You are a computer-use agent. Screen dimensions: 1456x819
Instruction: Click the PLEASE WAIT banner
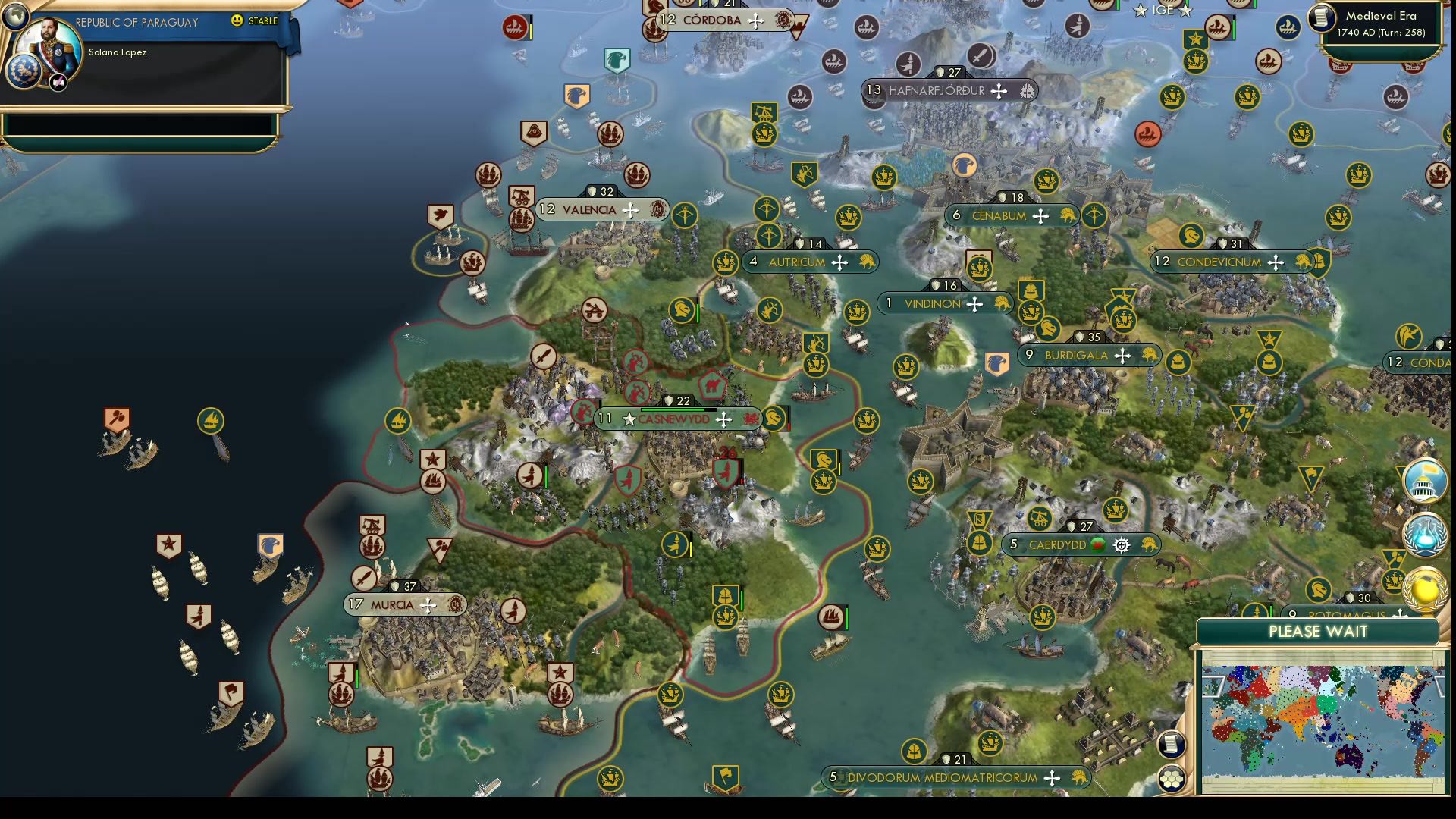coord(1318,632)
